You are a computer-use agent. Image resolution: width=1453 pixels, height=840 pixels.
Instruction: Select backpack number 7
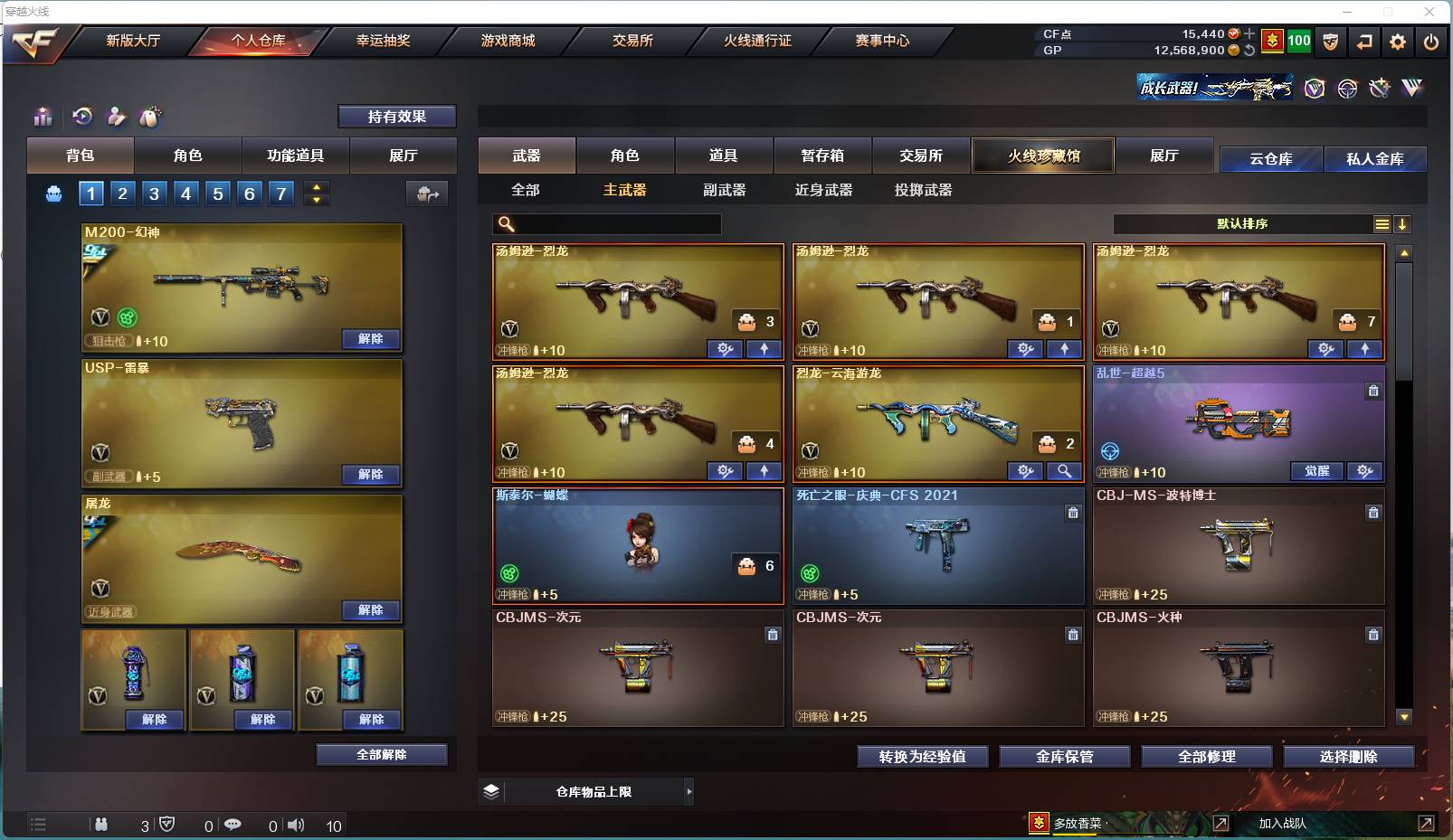point(280,193)
